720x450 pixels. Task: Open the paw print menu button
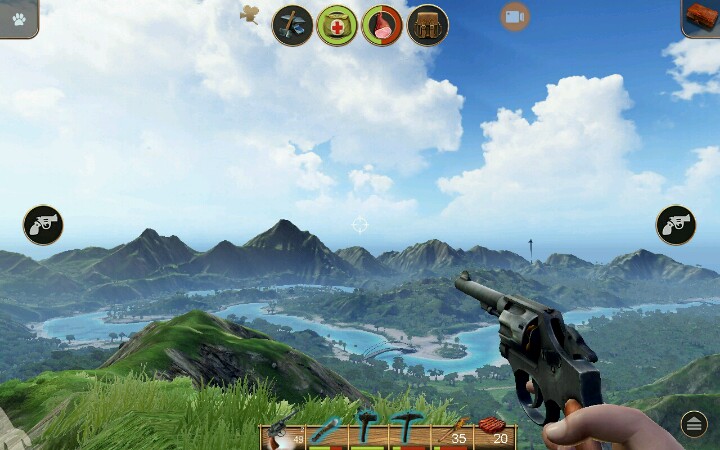(19, 18)
